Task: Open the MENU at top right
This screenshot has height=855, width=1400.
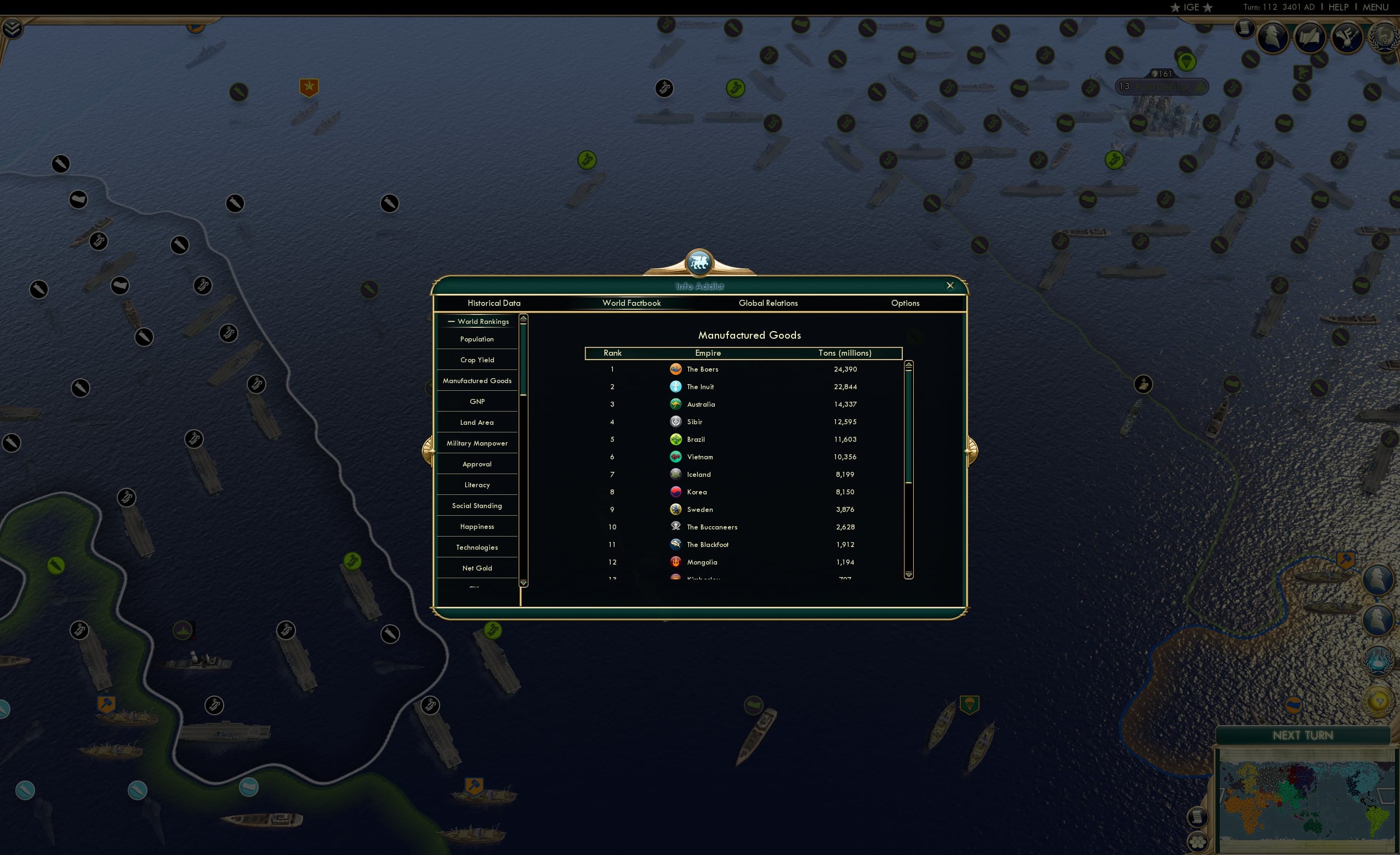Action: [x=1375, y=7]
